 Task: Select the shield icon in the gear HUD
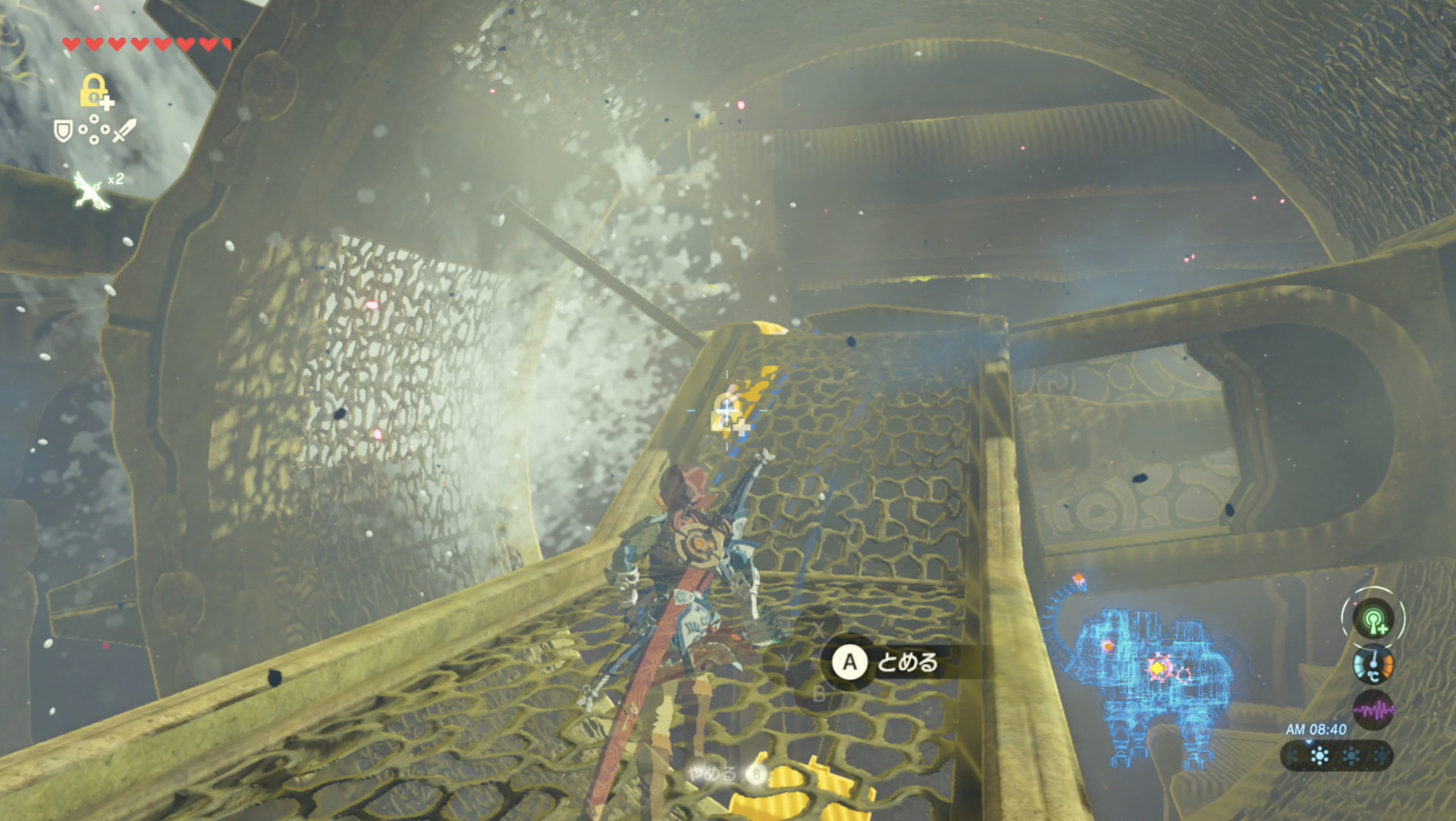[63, 131]
